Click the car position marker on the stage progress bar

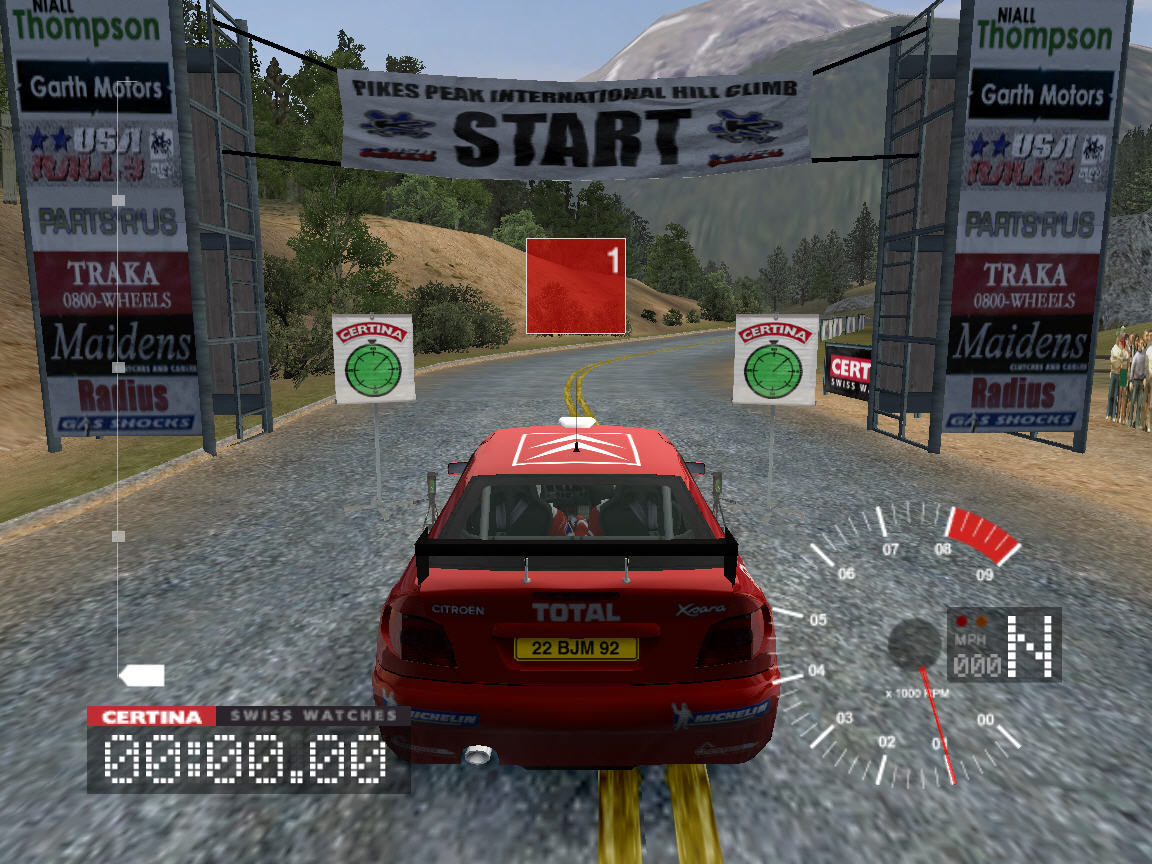tap(142, 675)
